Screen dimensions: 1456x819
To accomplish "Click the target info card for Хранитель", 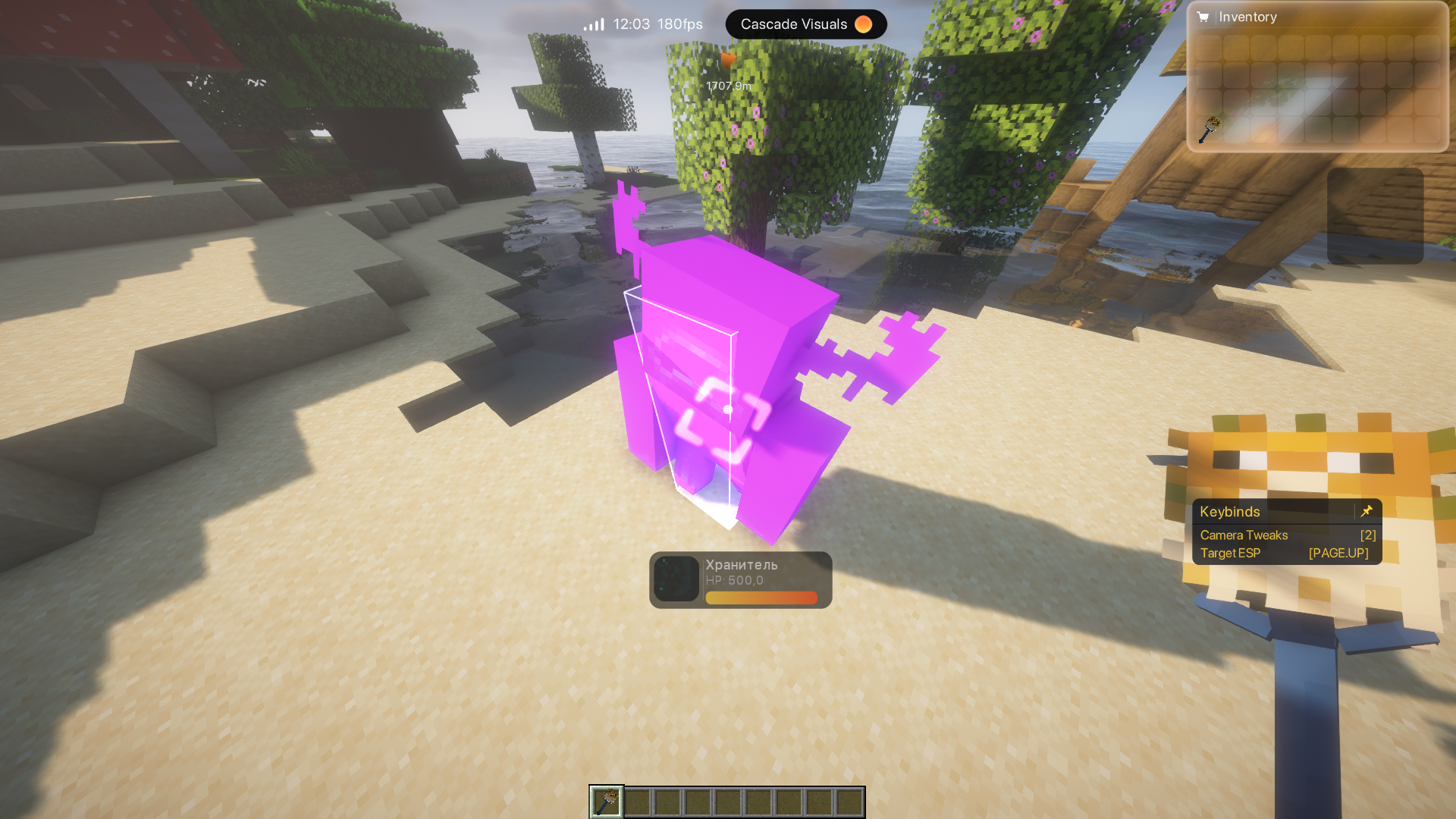I will point(740,580).
